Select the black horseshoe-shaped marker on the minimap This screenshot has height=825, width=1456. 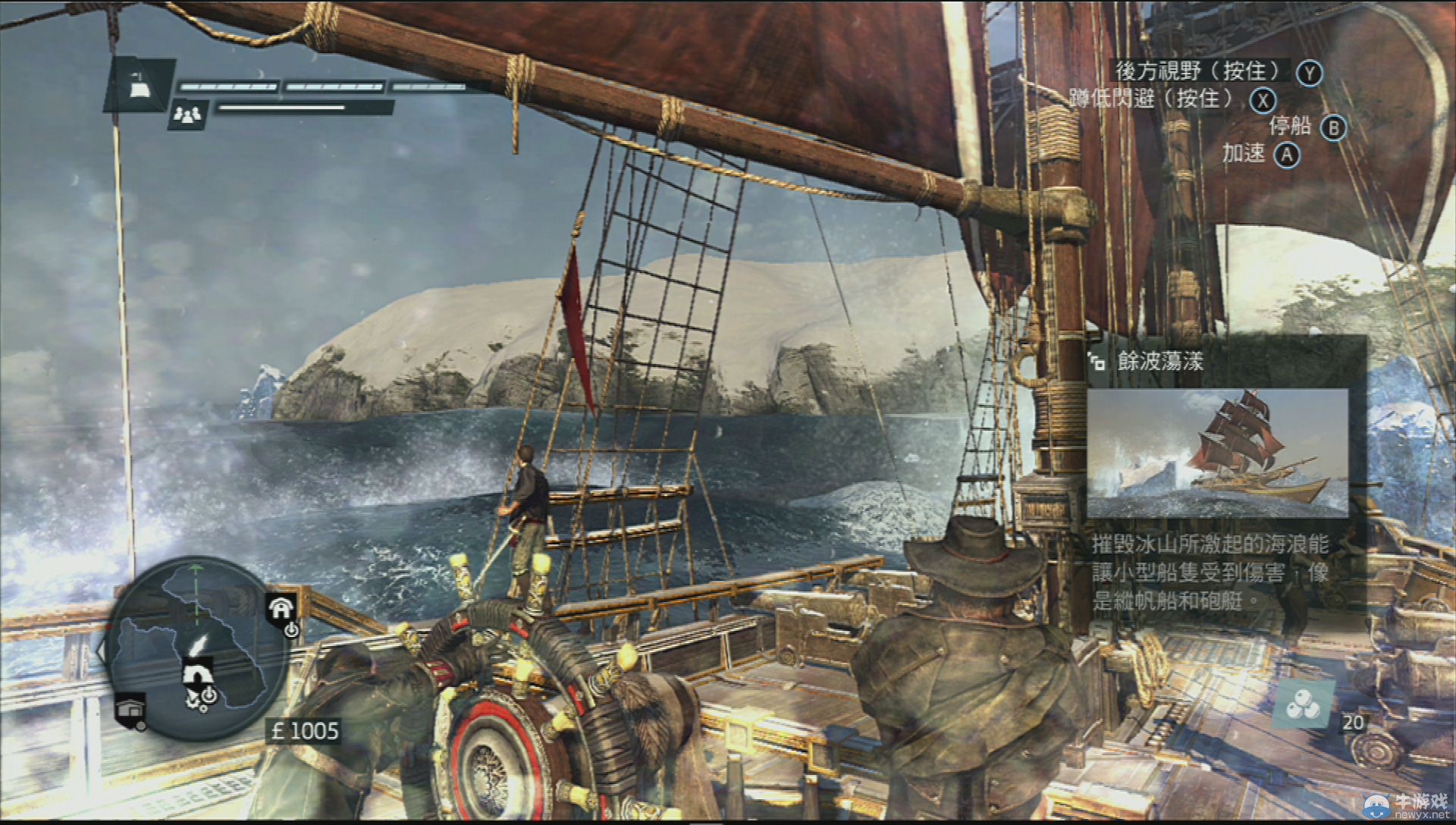click(x=198, y=673)
